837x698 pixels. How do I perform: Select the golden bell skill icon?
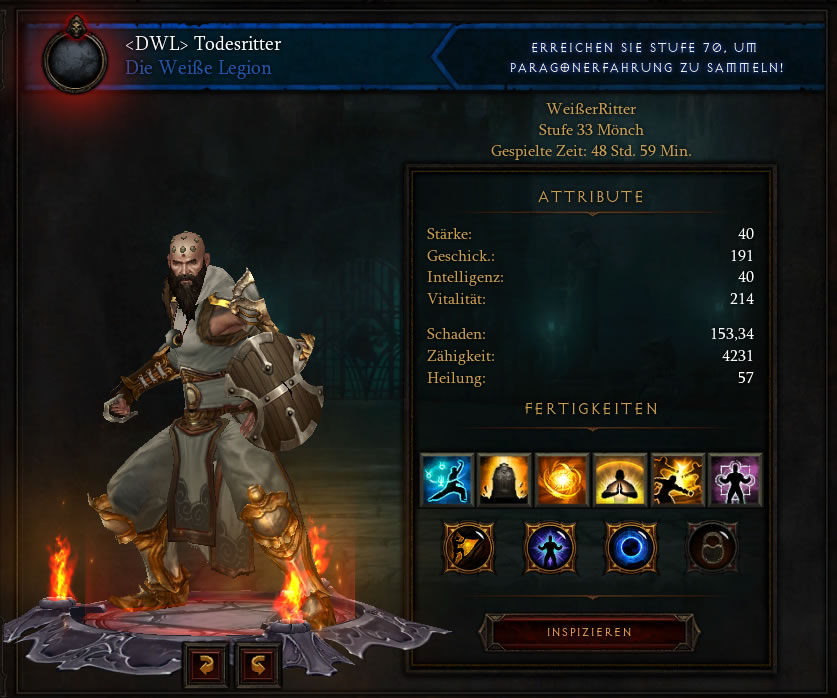click(x=504, y=479)
